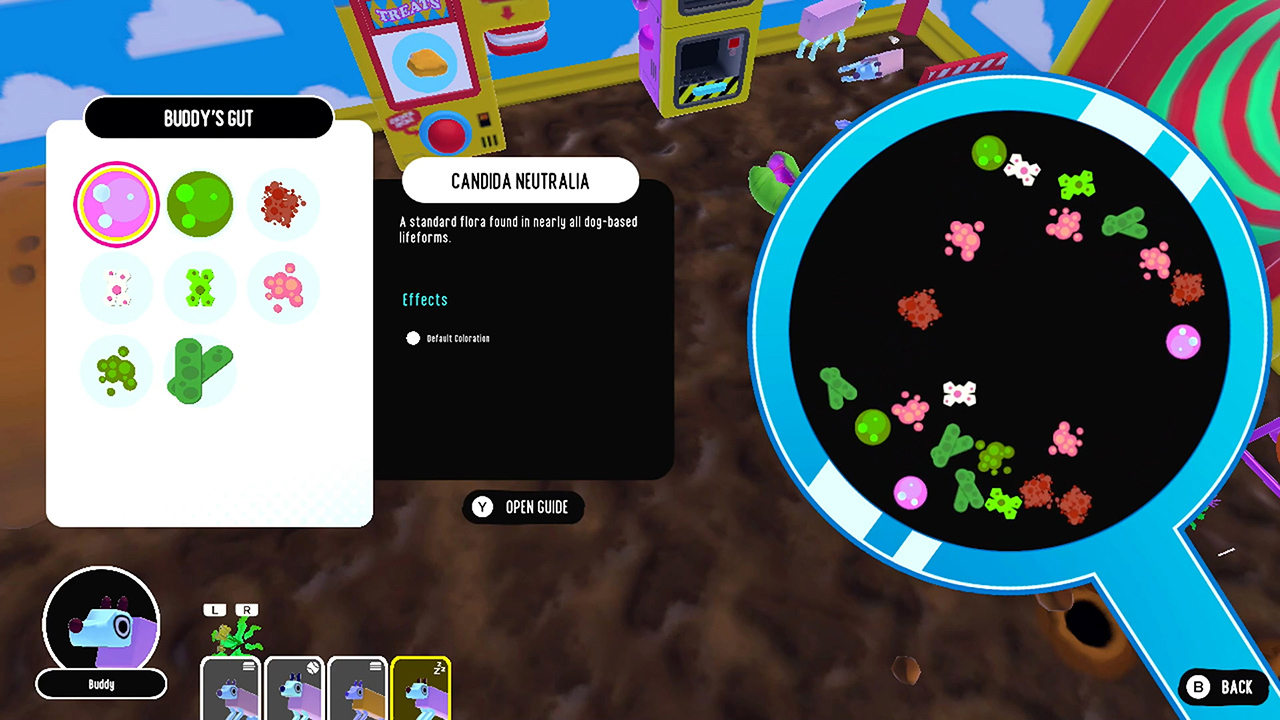Click the L shoulder button indicator

213,609
